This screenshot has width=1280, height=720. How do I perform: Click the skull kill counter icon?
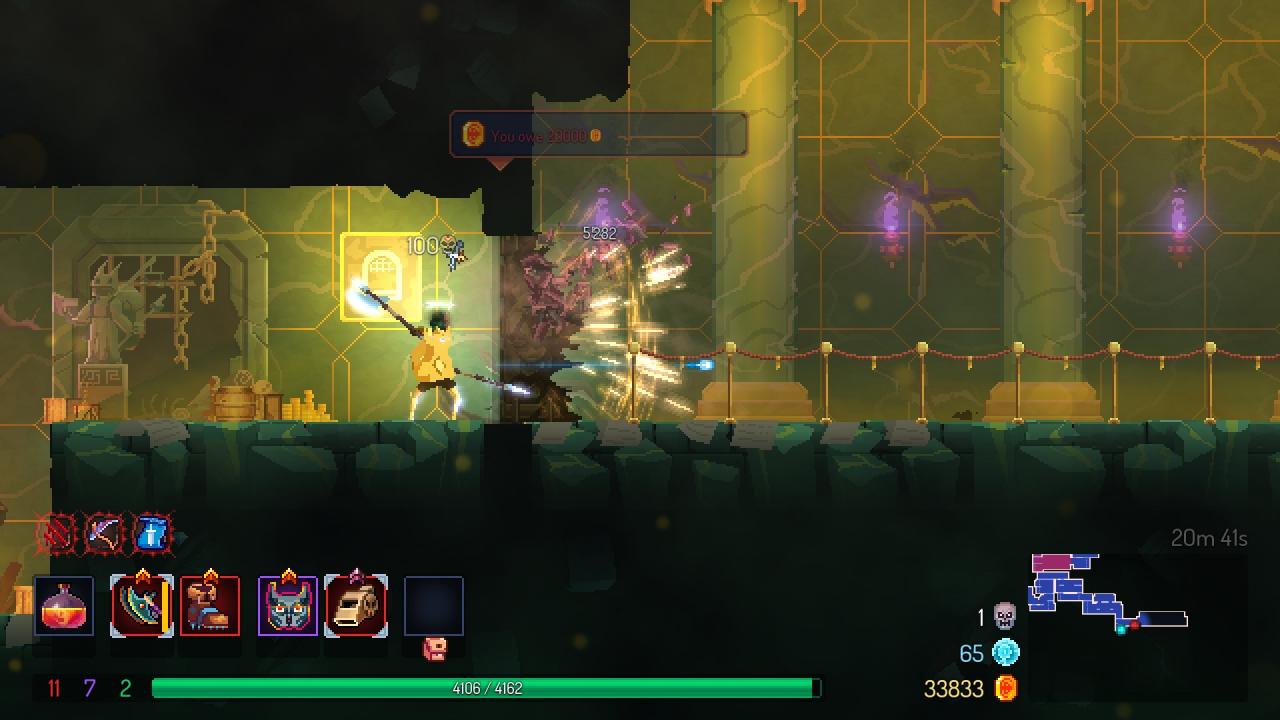click(1005, 616)
